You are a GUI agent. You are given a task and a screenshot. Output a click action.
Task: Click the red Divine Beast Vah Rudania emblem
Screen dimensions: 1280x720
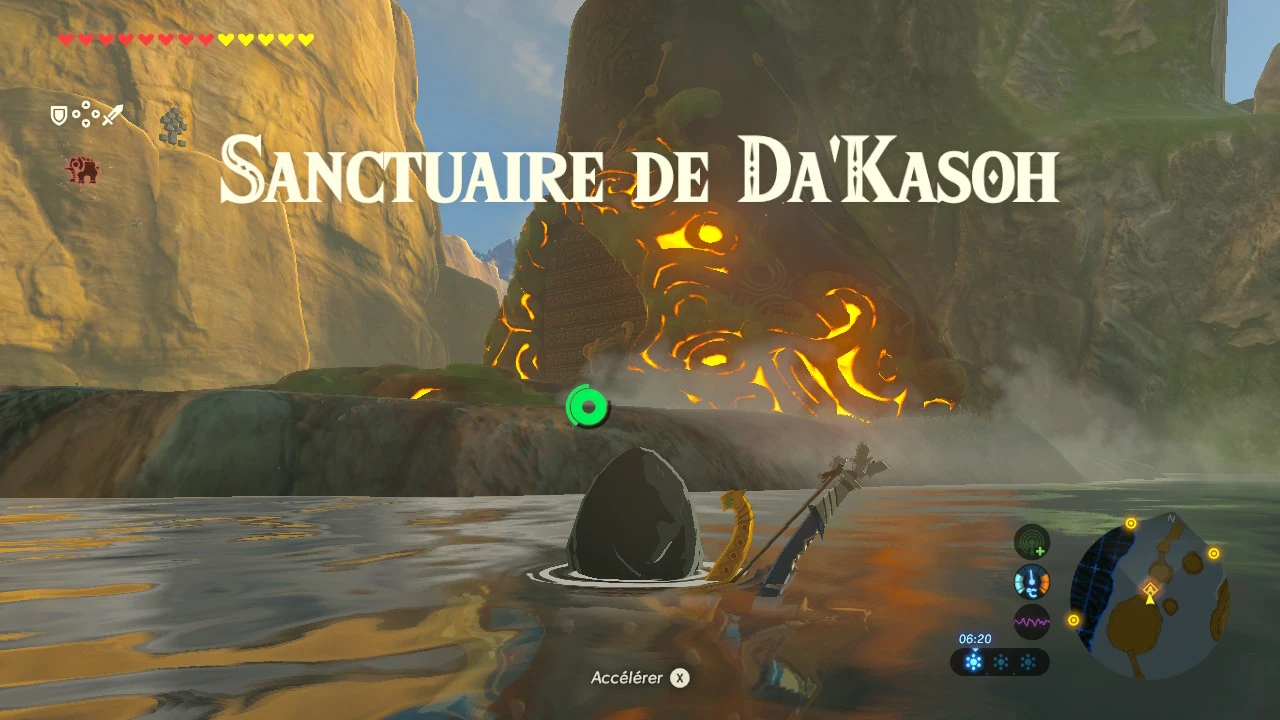[83, 169]
